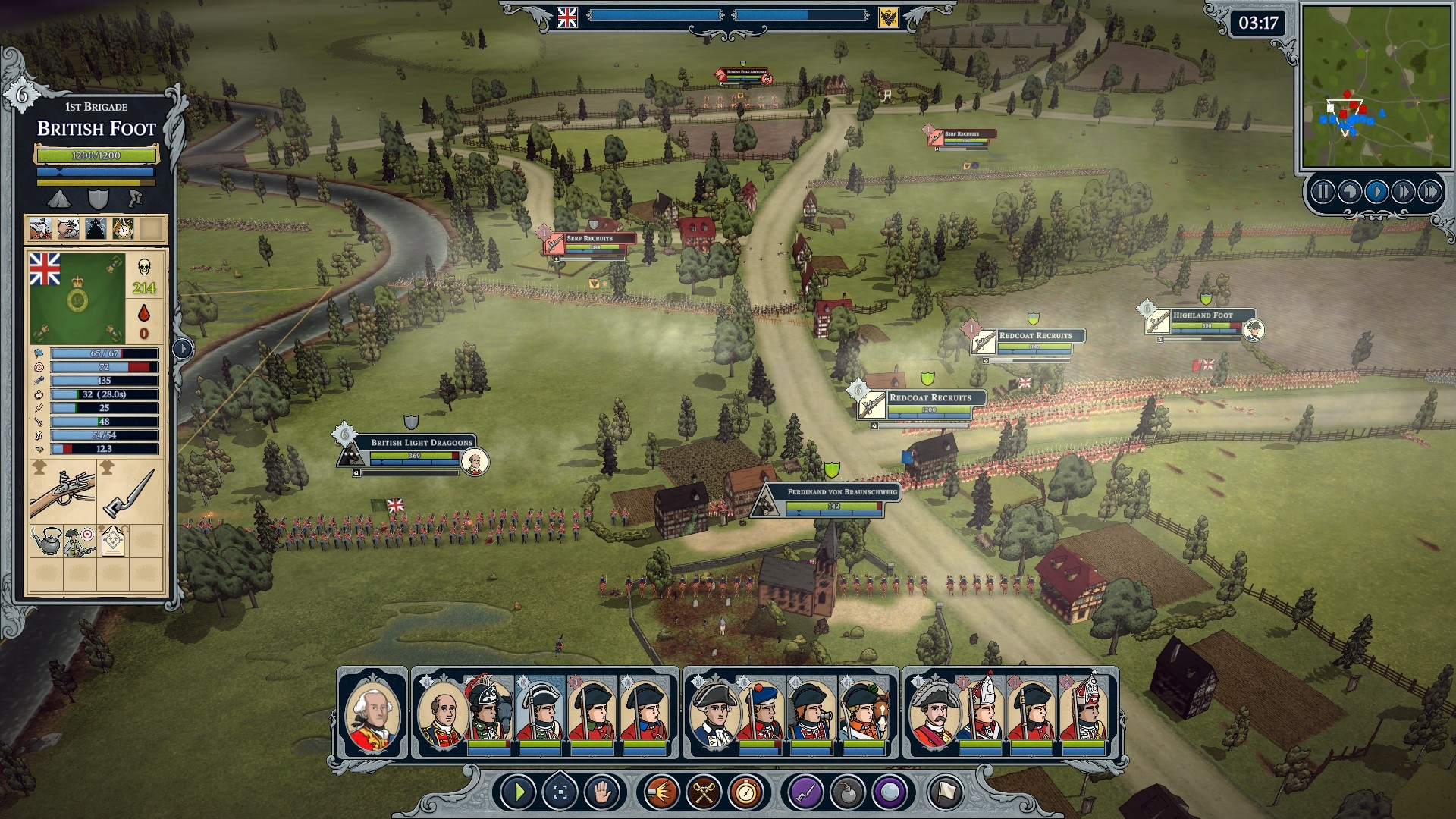Raise the white flag retreat button
This screenshot has height=819, width=1456.
tap(945, 793)
